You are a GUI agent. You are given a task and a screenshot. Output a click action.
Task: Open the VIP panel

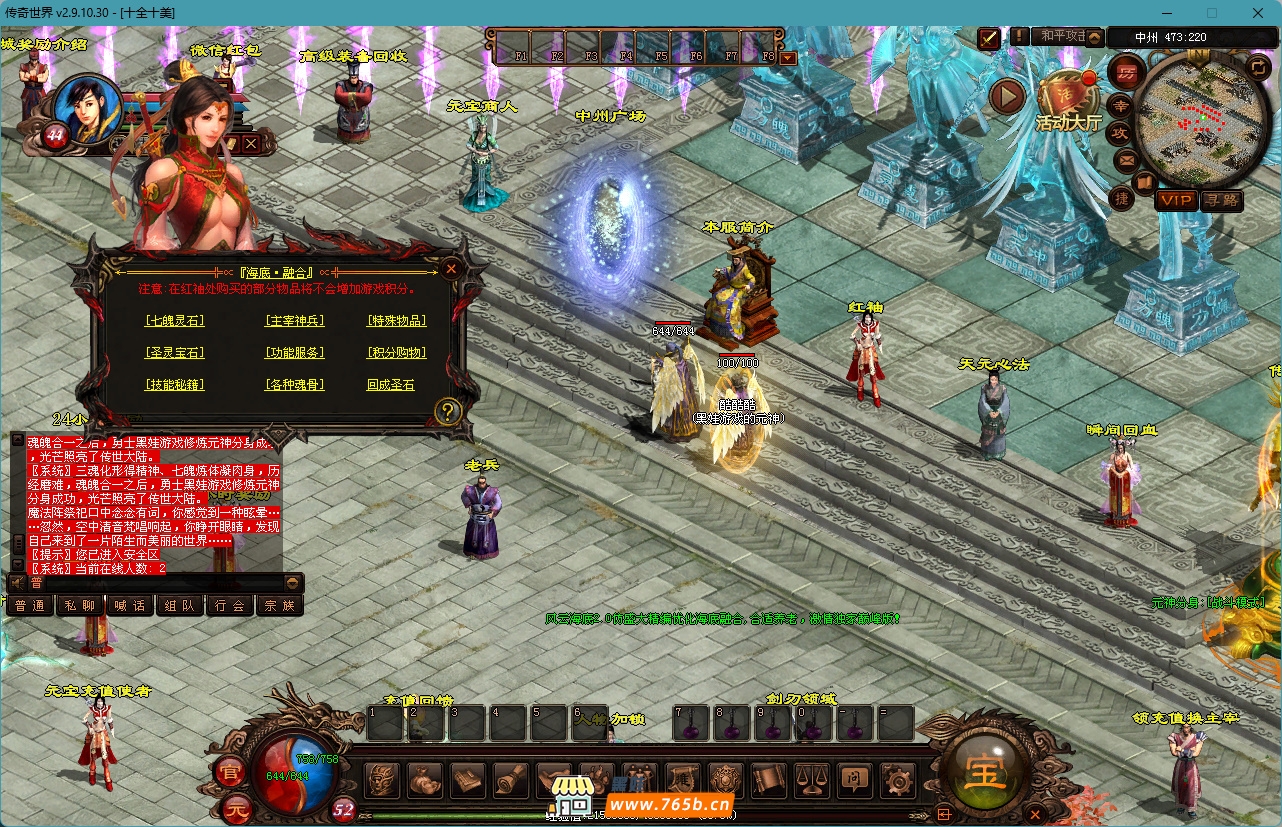(x=1176, y=200)
